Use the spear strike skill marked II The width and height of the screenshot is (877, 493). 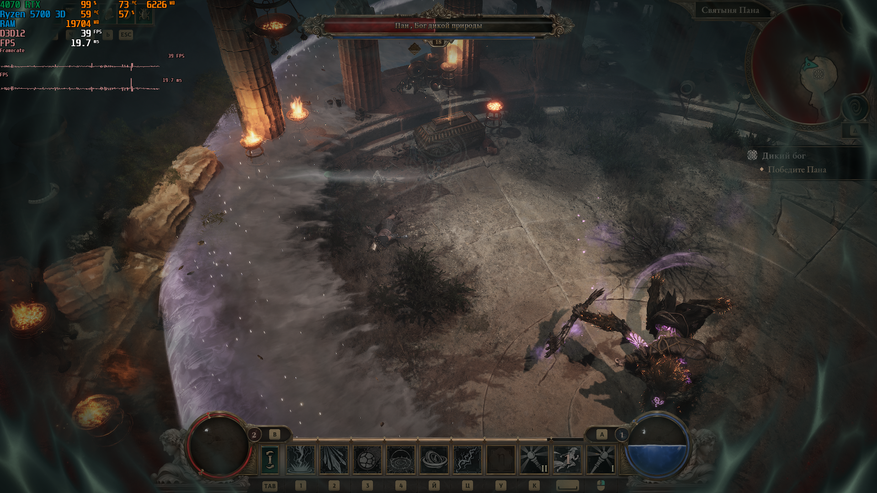[x=534, y=459]
